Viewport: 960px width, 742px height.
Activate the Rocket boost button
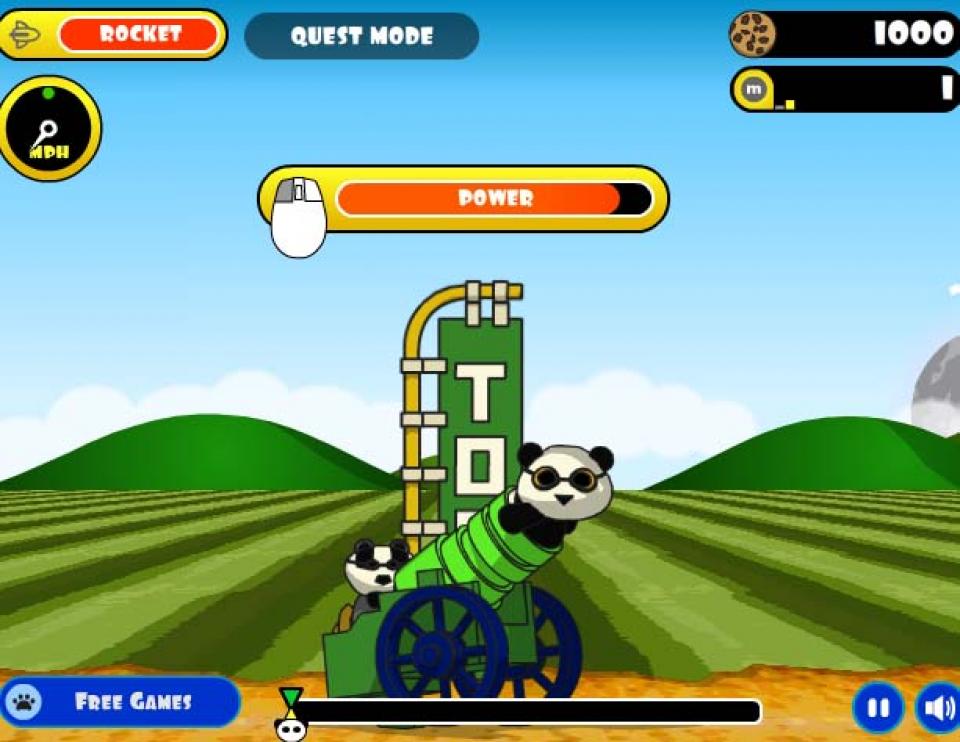(138, 35)
